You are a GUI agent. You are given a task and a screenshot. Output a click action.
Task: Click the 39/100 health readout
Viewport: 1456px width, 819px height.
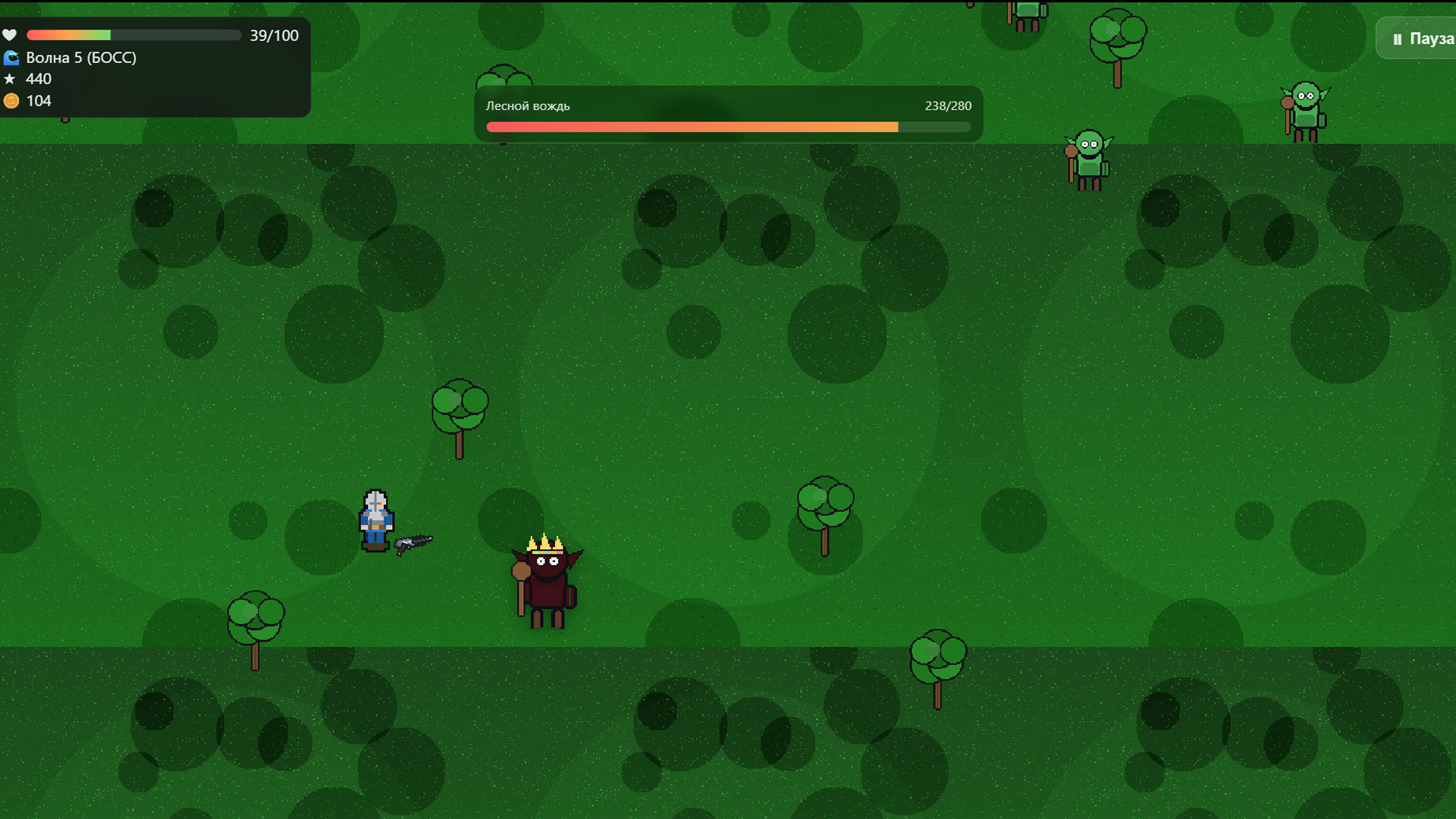coord(274,35)
